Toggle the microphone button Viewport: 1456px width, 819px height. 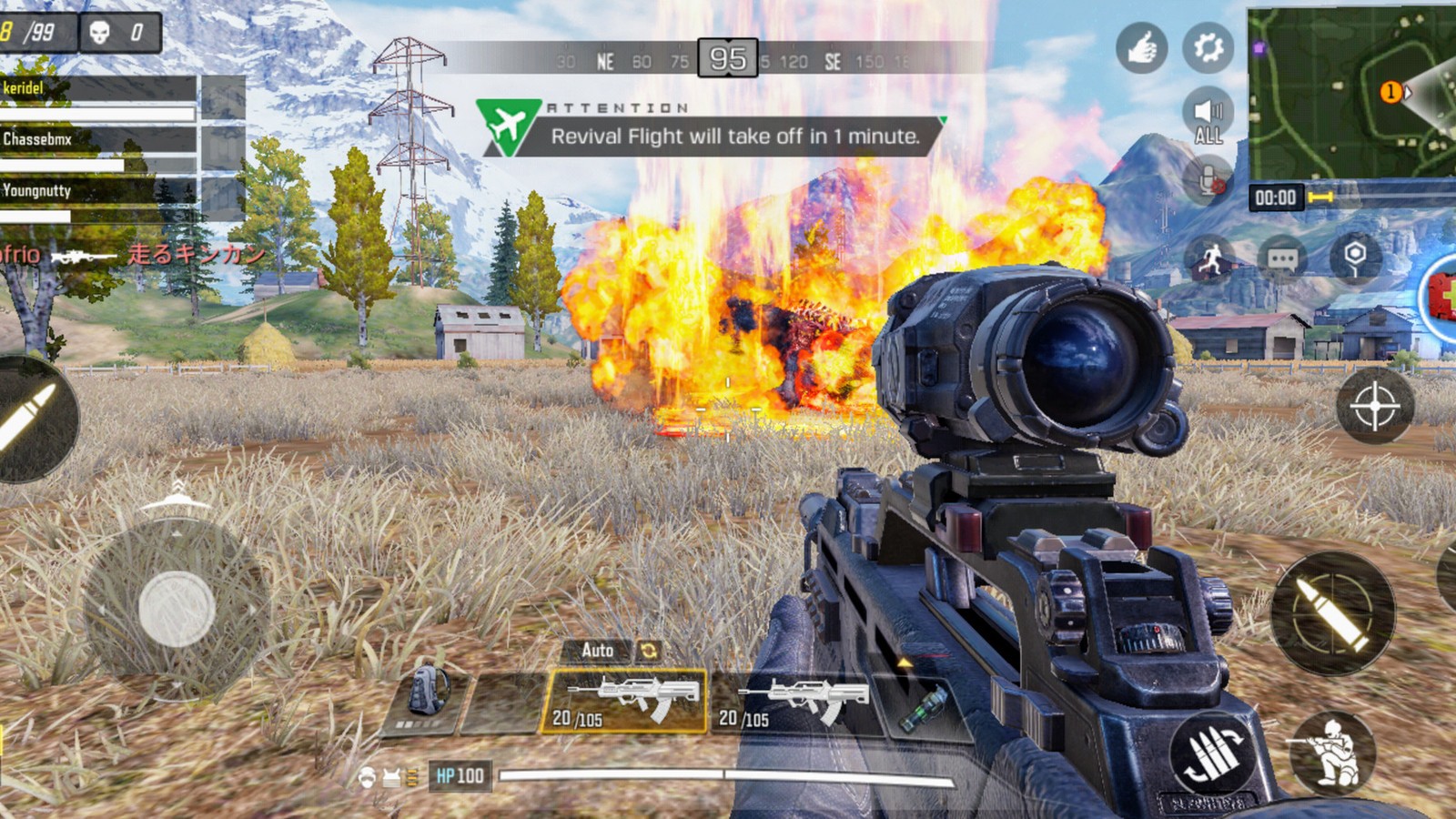tap(1209, 182)
